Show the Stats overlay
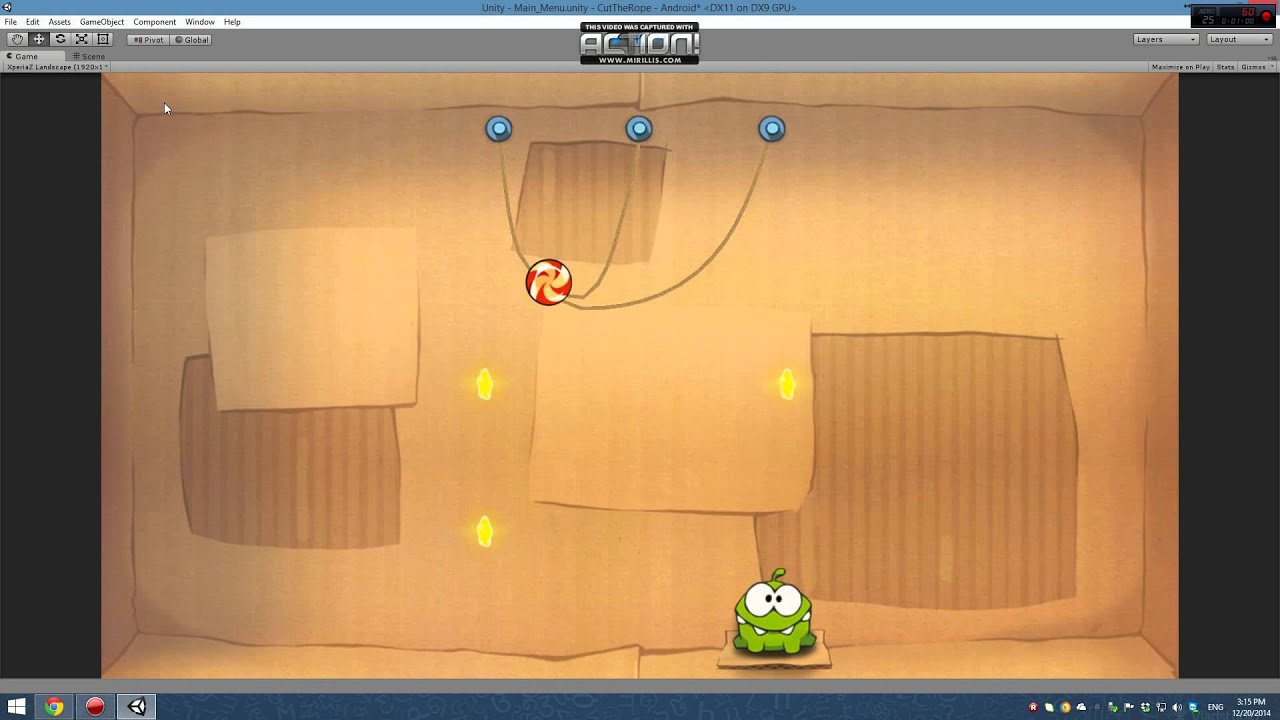 (x=1224, y=66)
